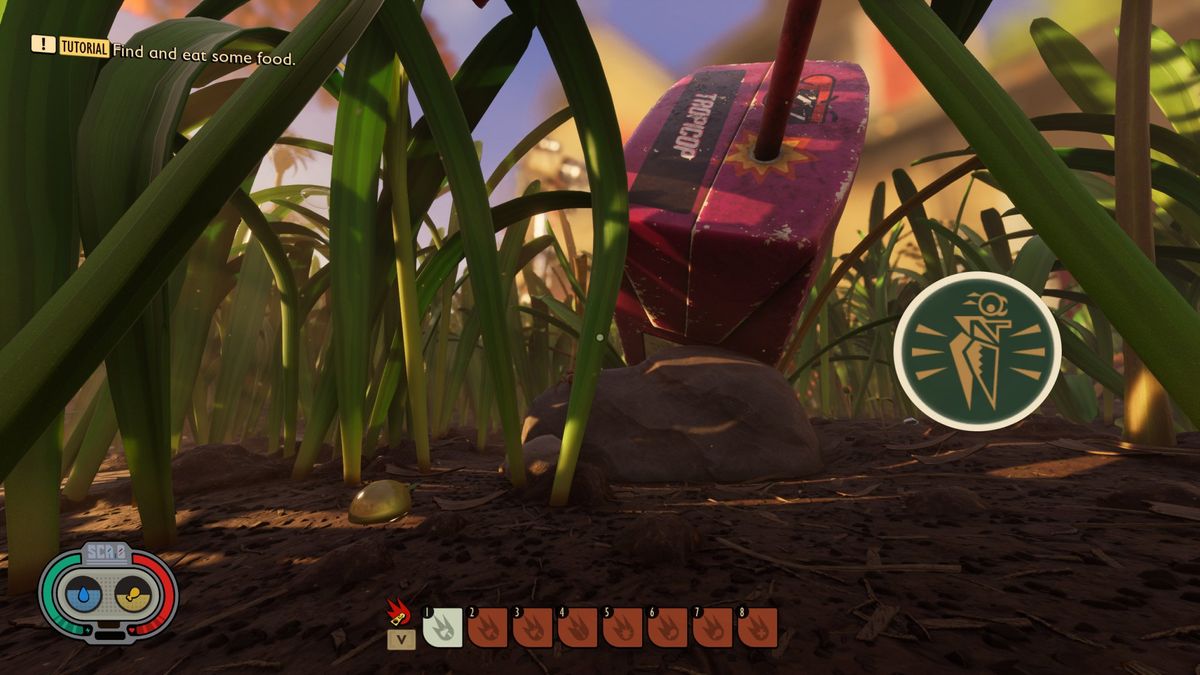Image resolution: width=1200 pixels, height=675 pixels.
Task: Click the round green emblem badge
Action: [976, 350]
